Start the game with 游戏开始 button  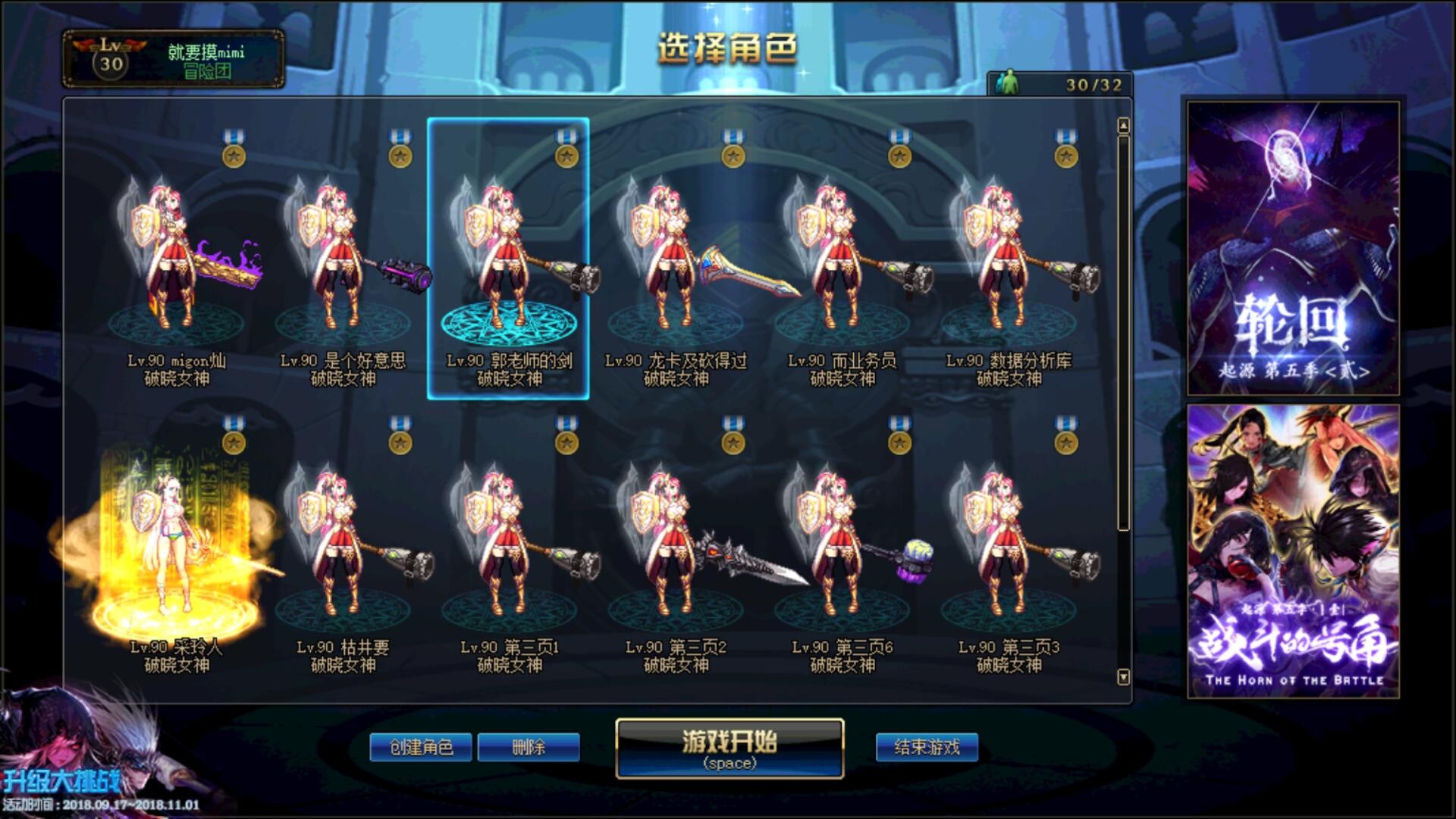[x=729, y=748]
